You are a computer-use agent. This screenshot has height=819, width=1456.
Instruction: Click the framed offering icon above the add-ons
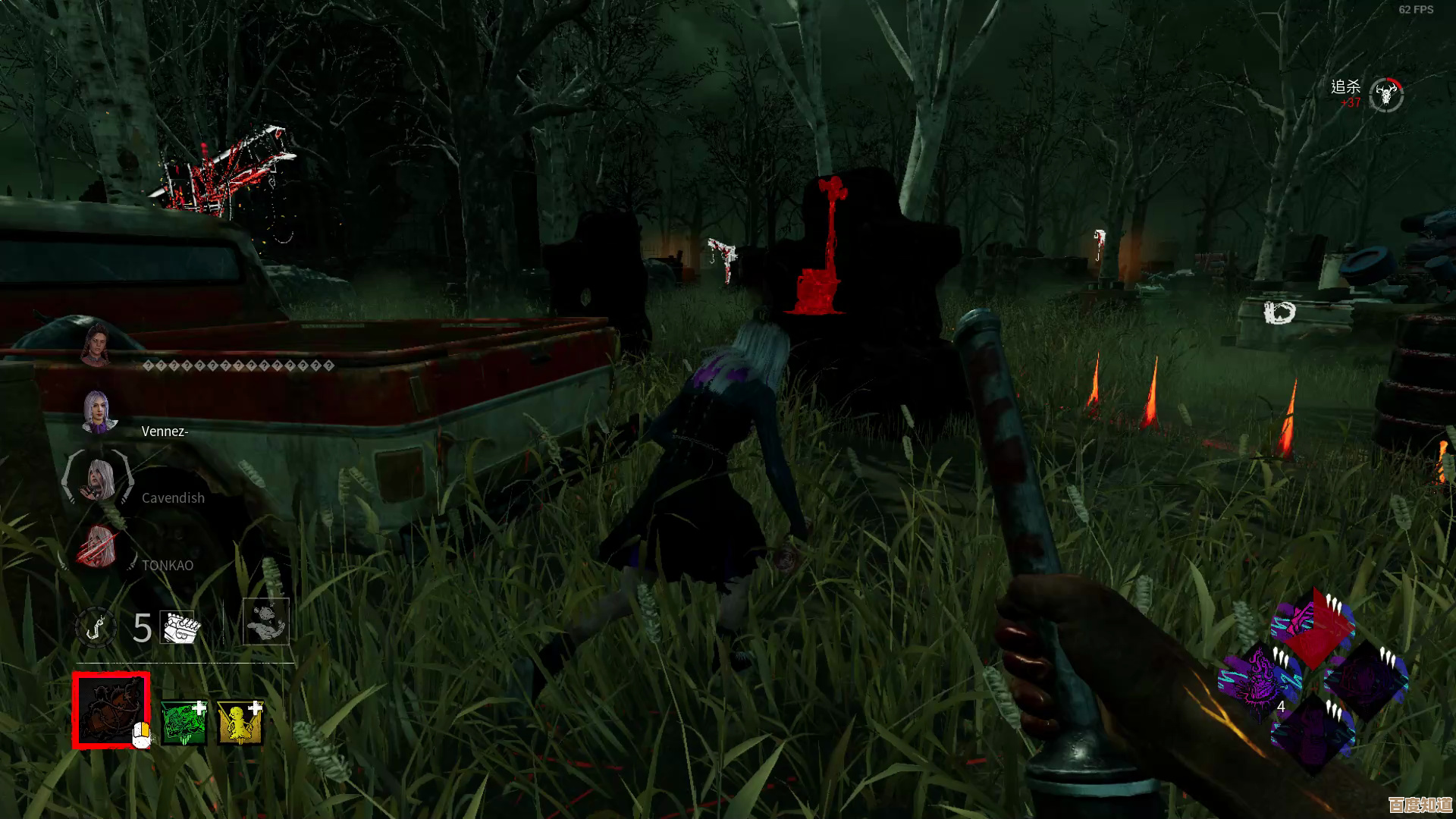tap(265, 622)
